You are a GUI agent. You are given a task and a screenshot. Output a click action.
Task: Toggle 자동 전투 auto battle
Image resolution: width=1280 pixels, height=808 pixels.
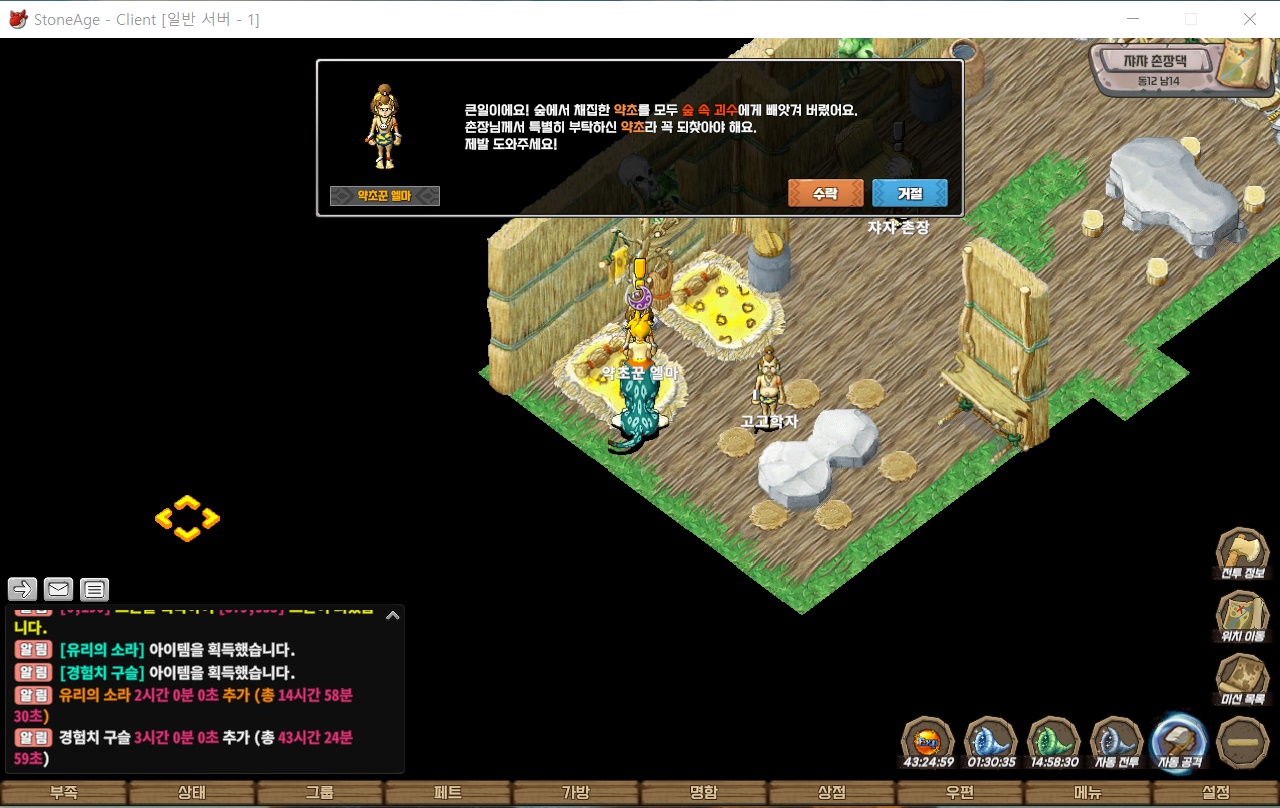1117,743
